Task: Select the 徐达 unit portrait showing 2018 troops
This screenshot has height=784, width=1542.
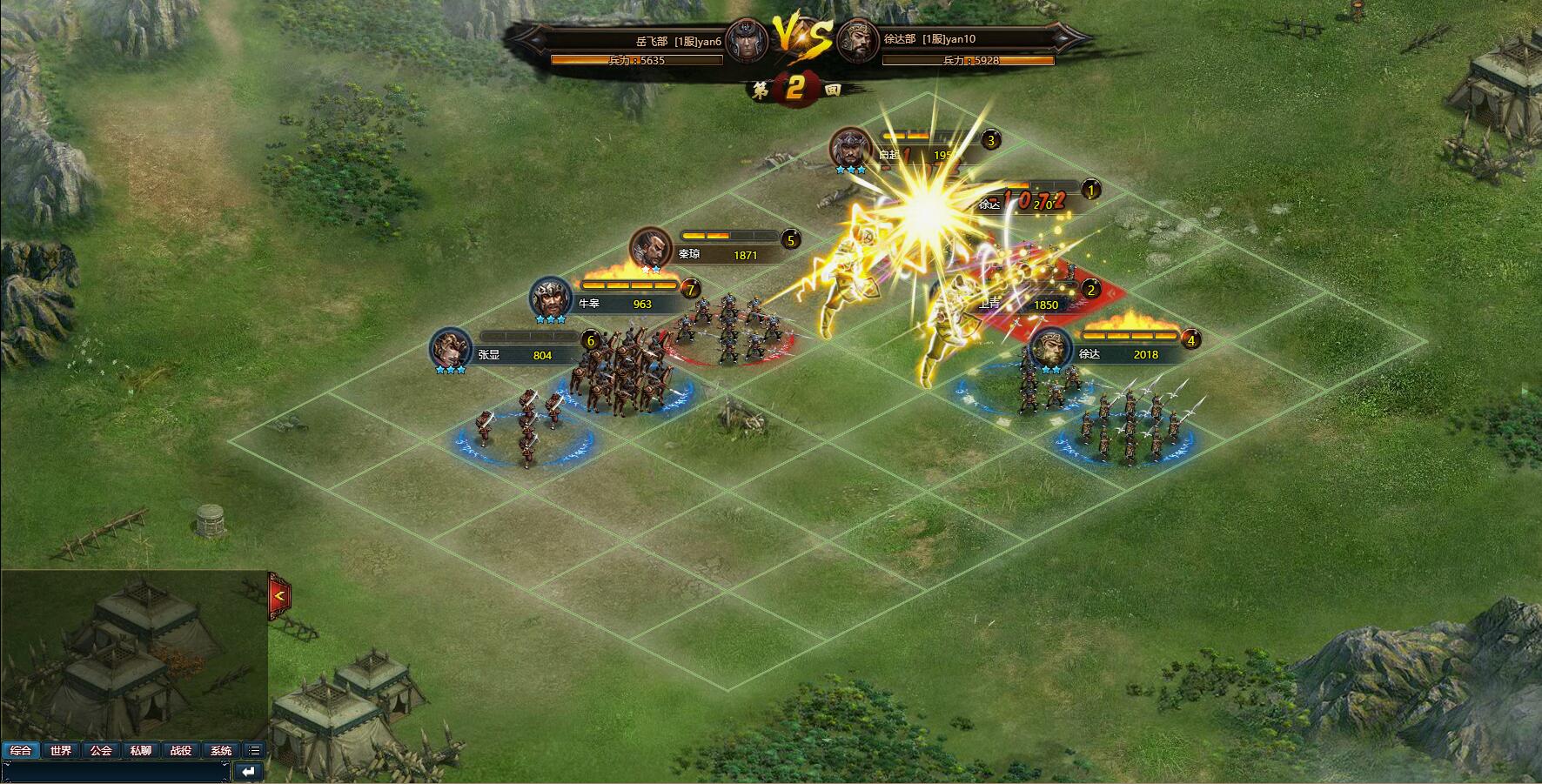Action: click(1051, 349)
